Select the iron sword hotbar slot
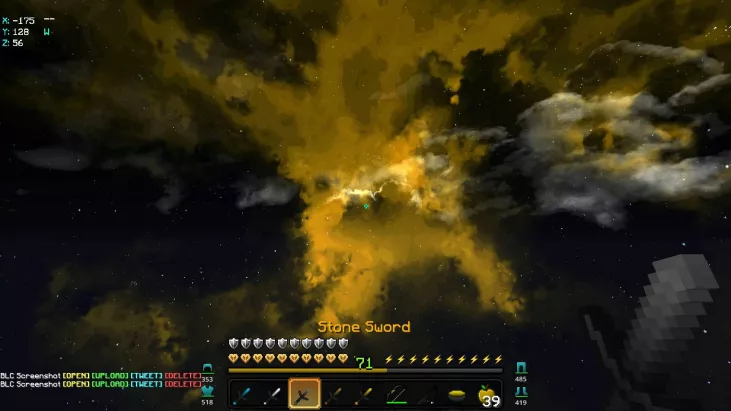 tap(275, 395)
